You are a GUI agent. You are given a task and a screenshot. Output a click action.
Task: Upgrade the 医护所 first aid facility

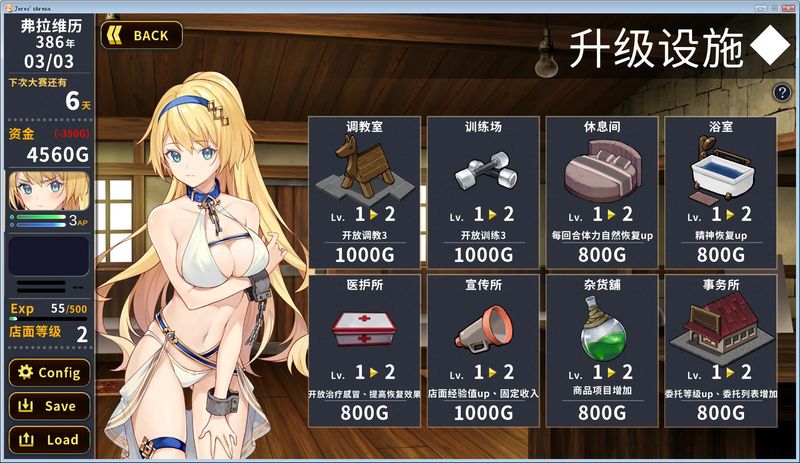coord(364,349)
